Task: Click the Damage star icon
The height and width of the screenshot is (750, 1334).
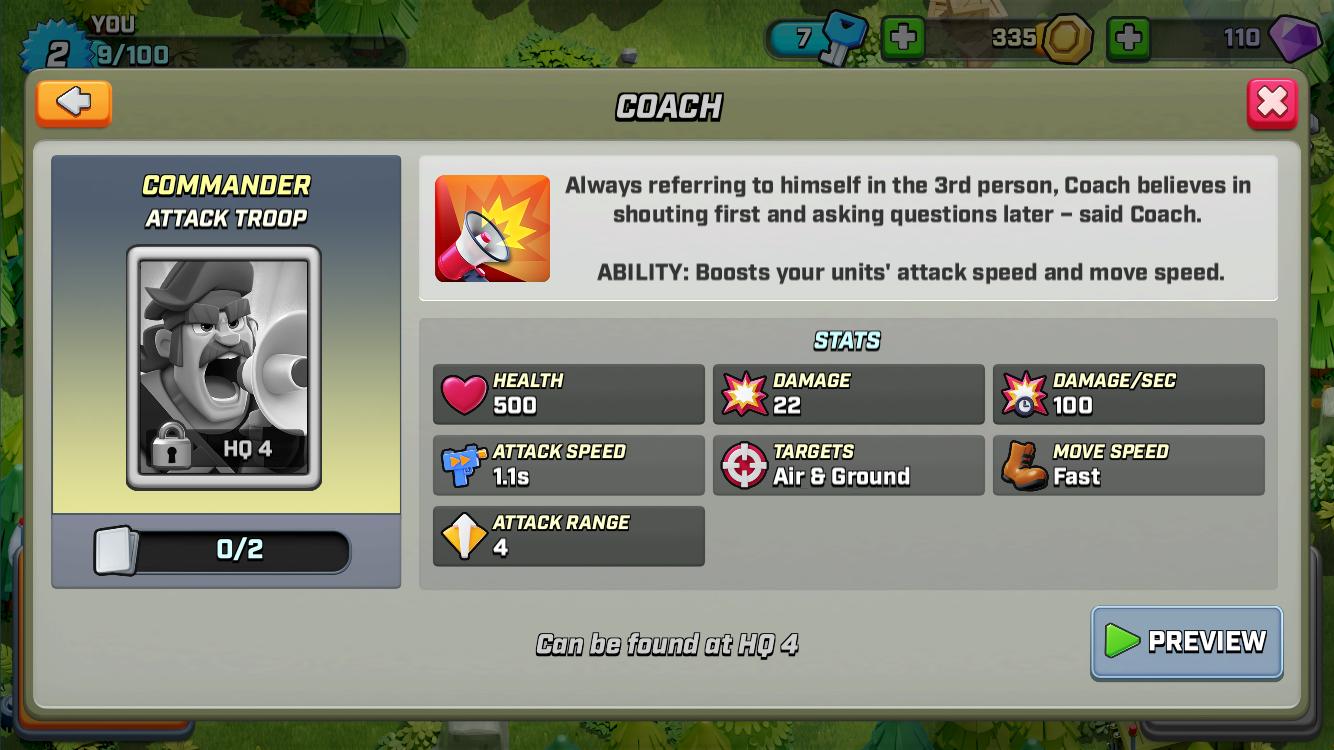Action: pyautogui.click(x=742, y=393)
